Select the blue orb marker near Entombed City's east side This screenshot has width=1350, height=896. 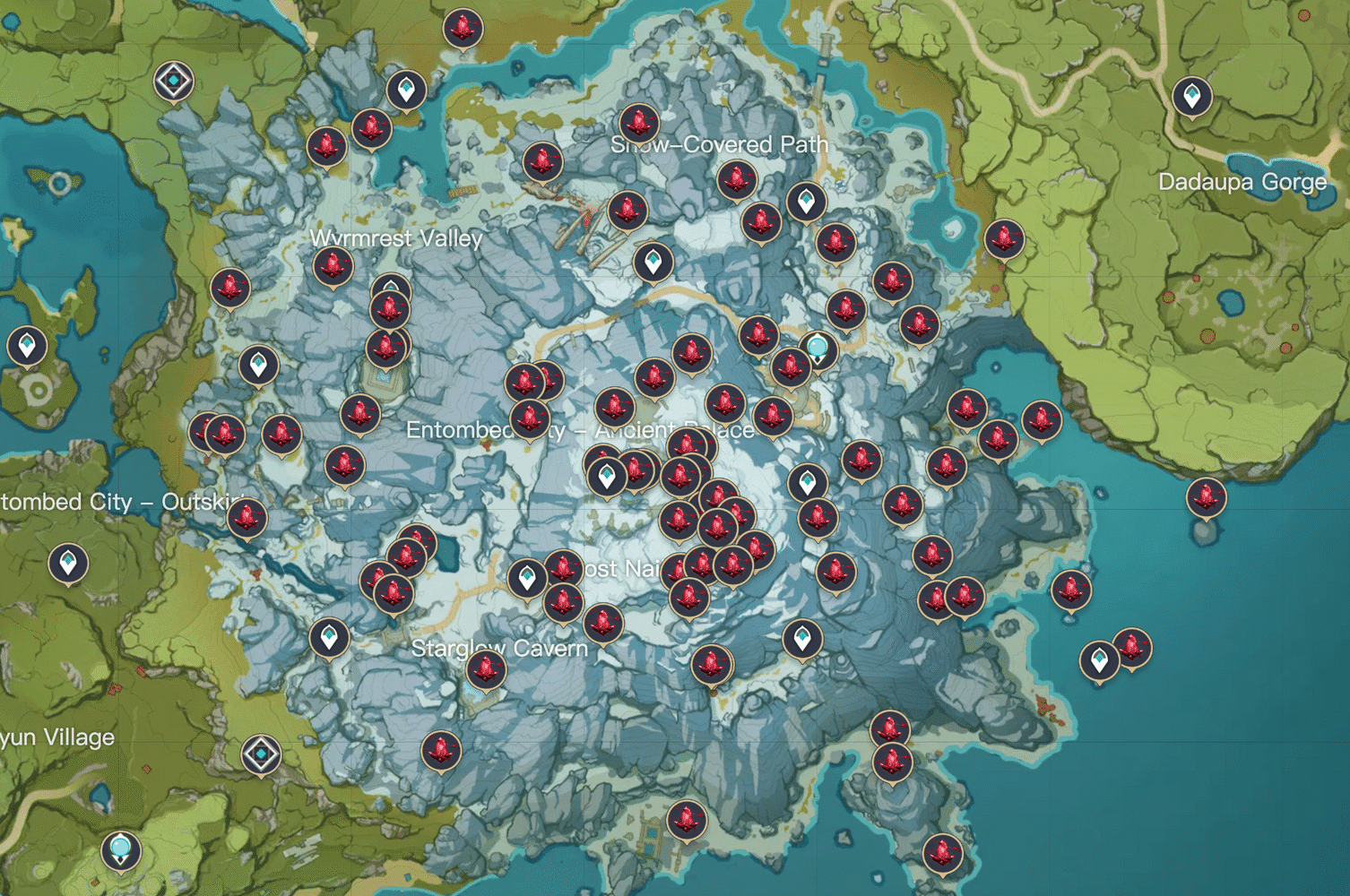tap(818, 348)
